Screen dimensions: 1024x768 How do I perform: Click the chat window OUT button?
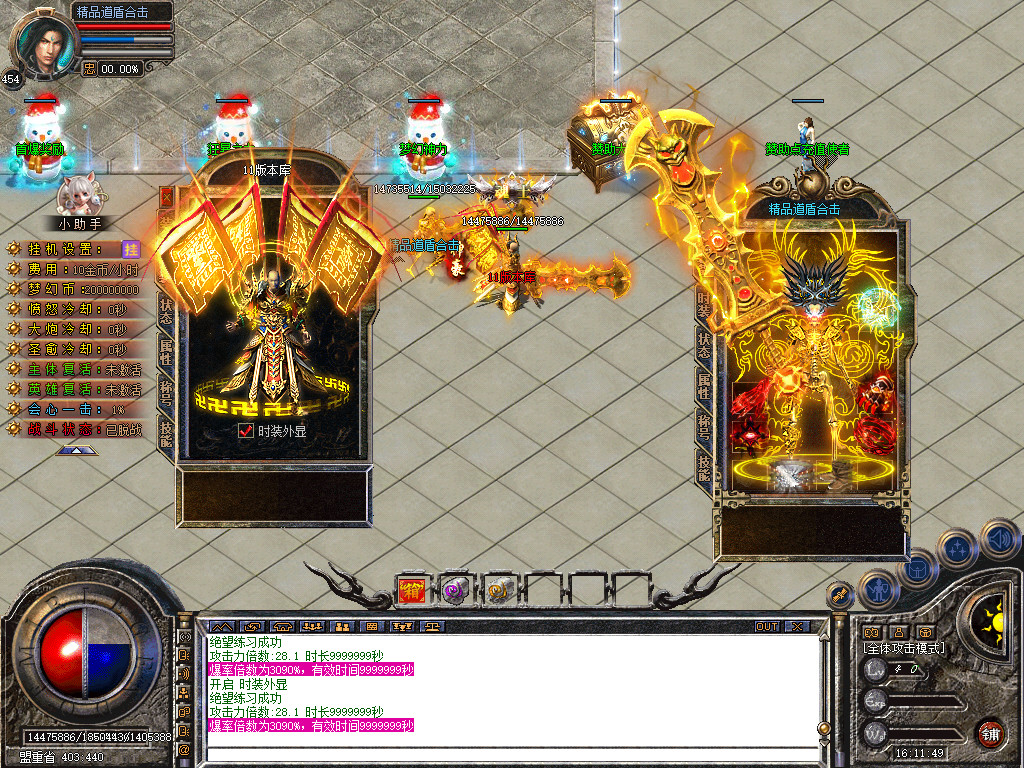(x=767, y=627)
